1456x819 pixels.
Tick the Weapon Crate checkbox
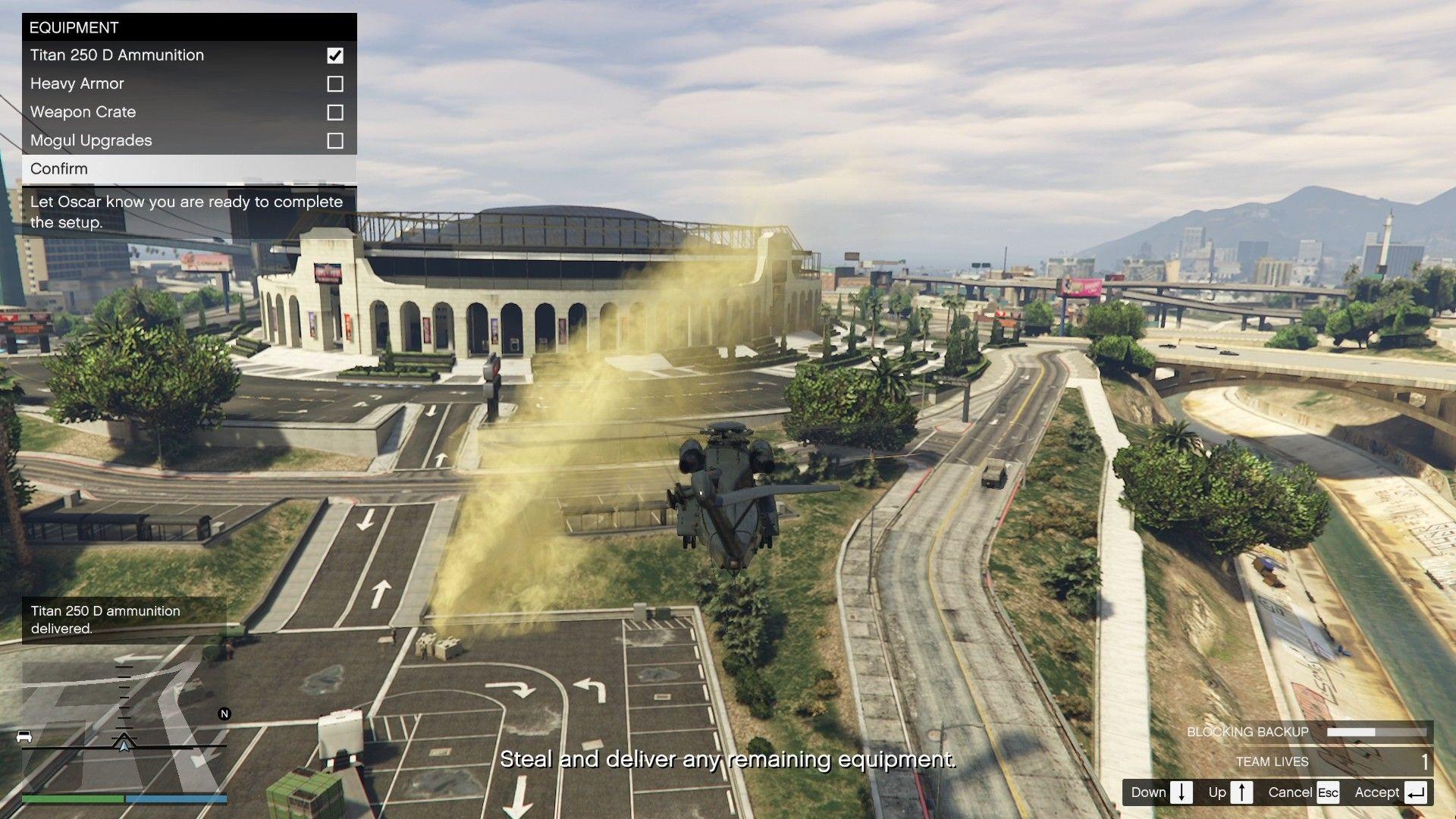coord(334,112)
